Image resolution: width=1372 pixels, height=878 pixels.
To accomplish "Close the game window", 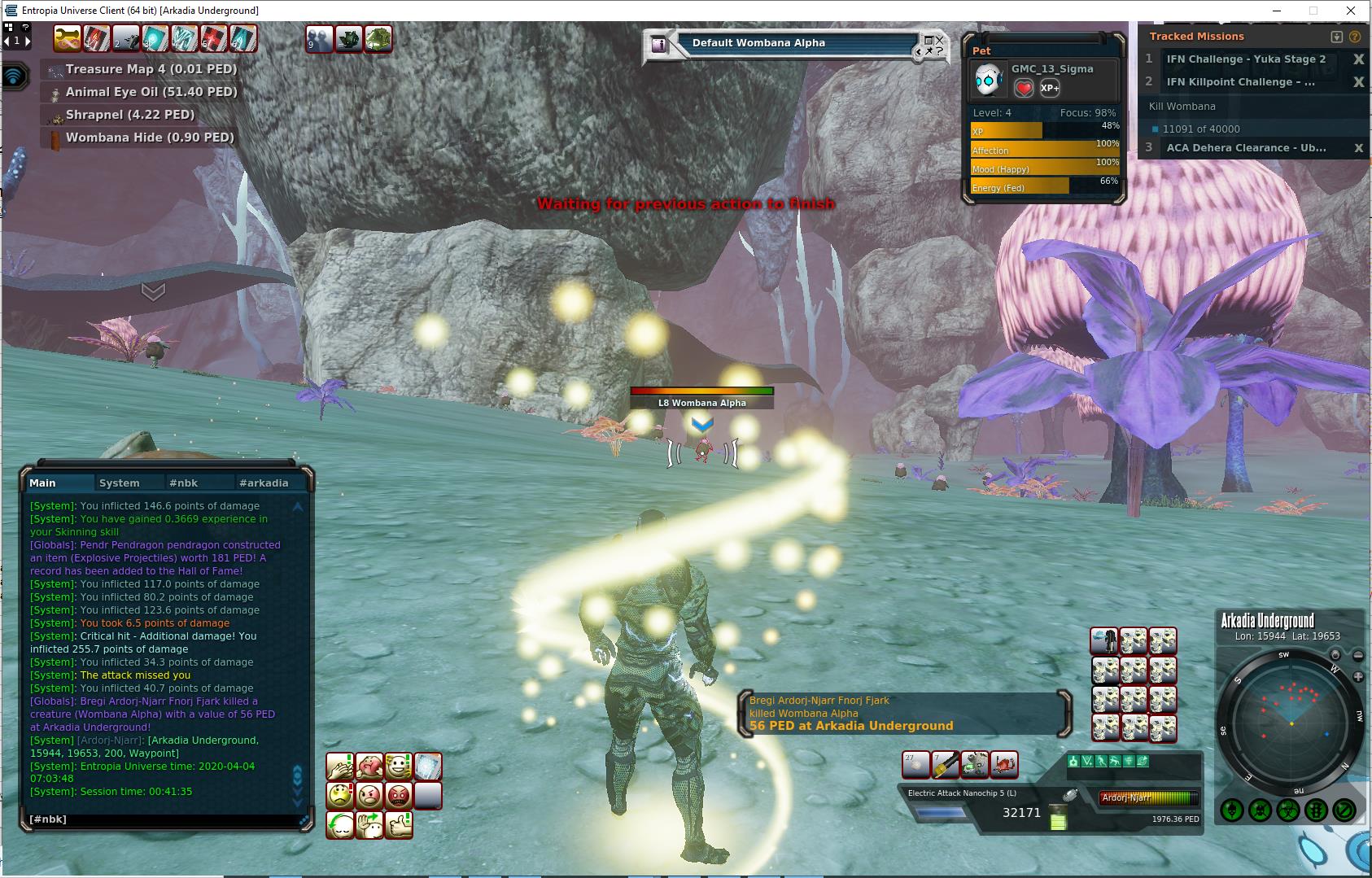I will tap(1352, 11).
